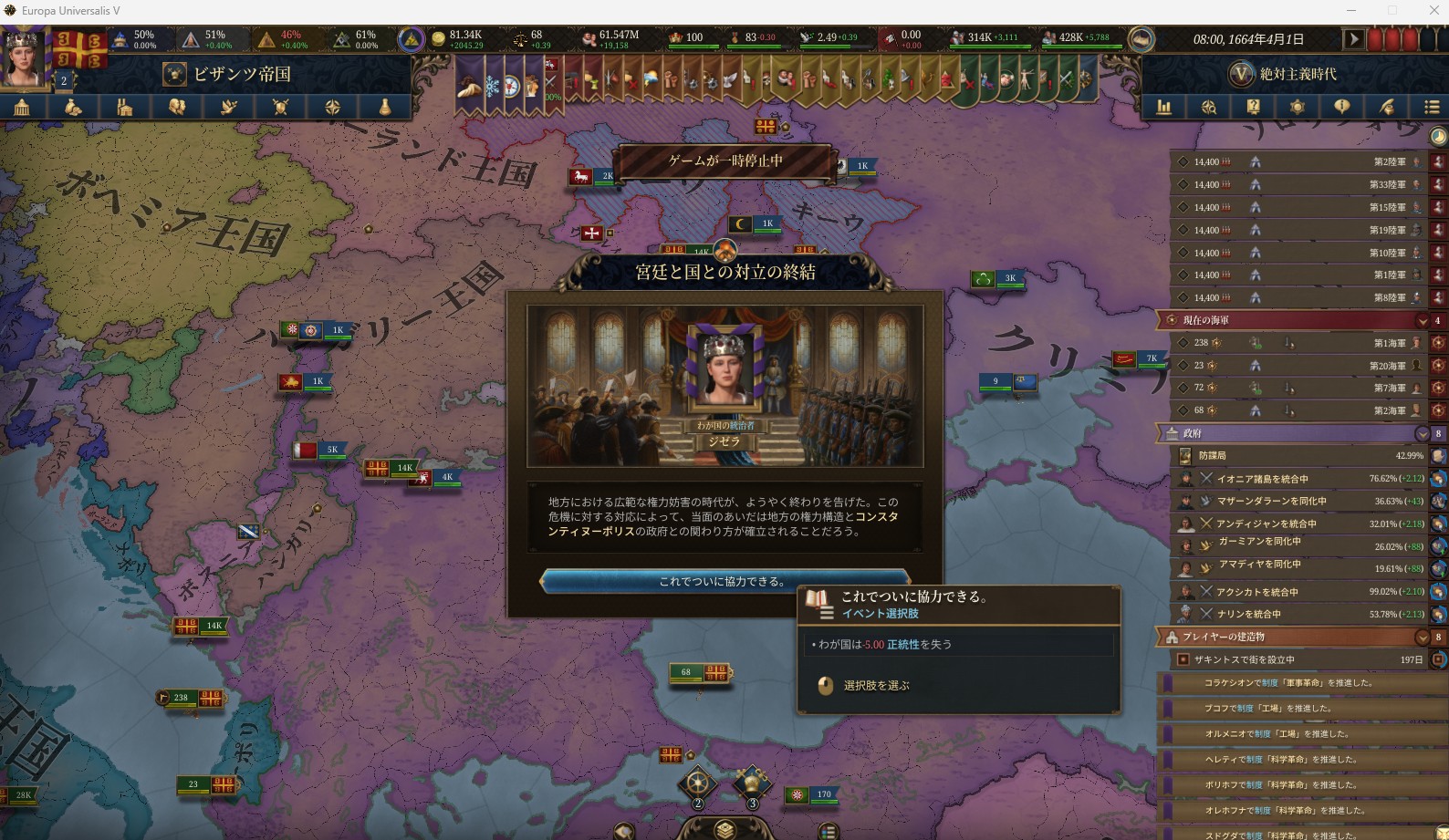Open the economy money-bag tab
The width and height of the screenshot is (1449, 840).
[73, 107]
